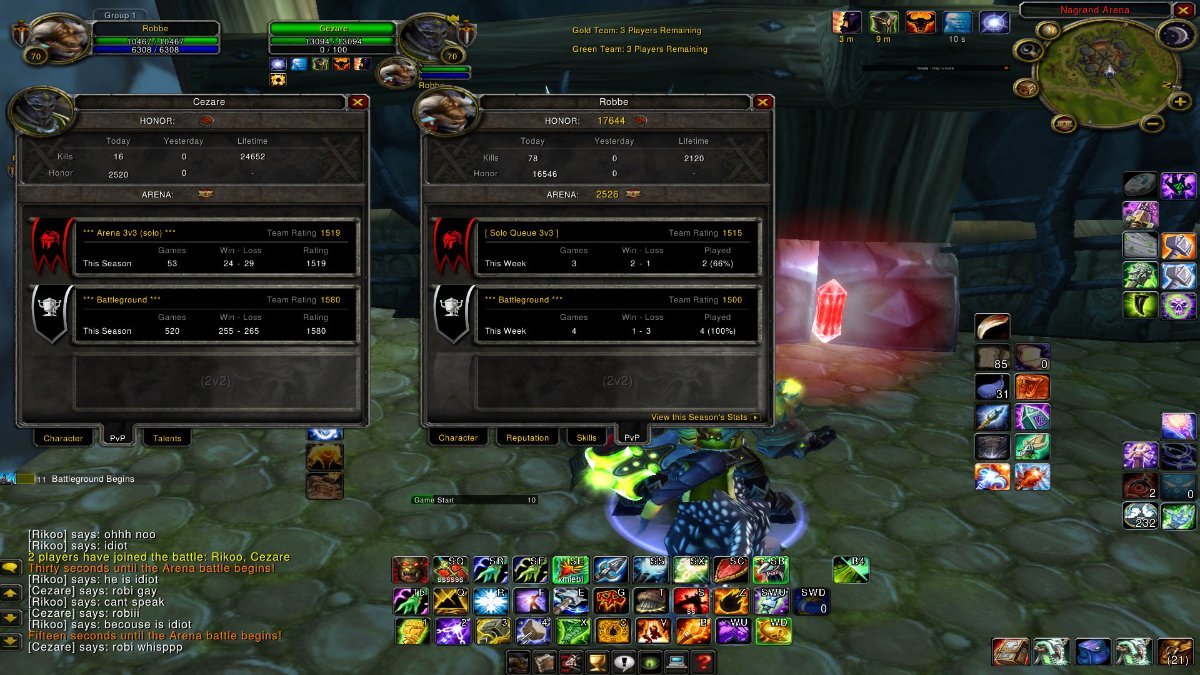Open the golden trophy micro menu button
This screenshot has height=675, width=1200.
[x=597, y=662]
